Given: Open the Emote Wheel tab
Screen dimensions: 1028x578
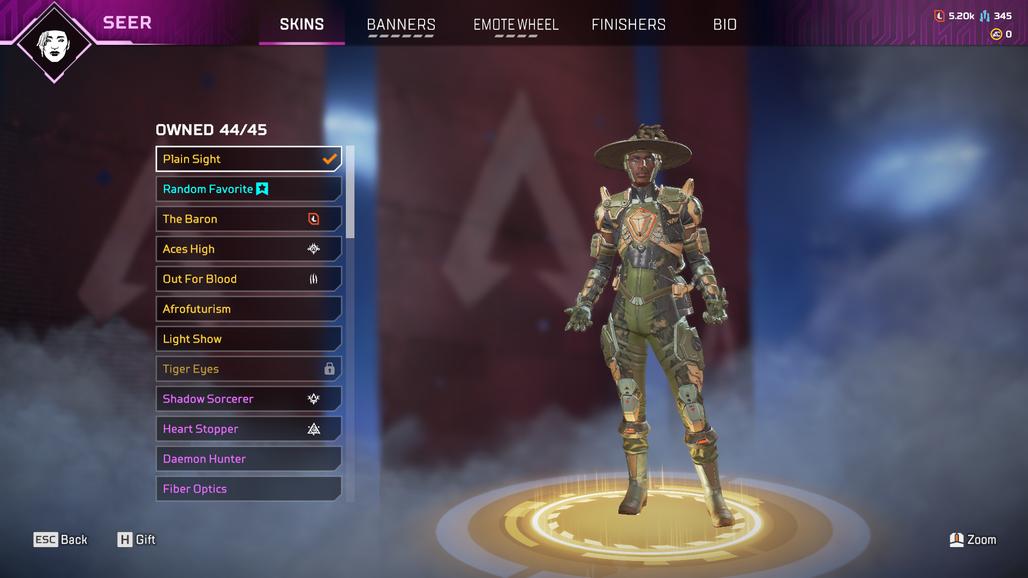Looking at the screenshot, I should (x=516, y=24).
